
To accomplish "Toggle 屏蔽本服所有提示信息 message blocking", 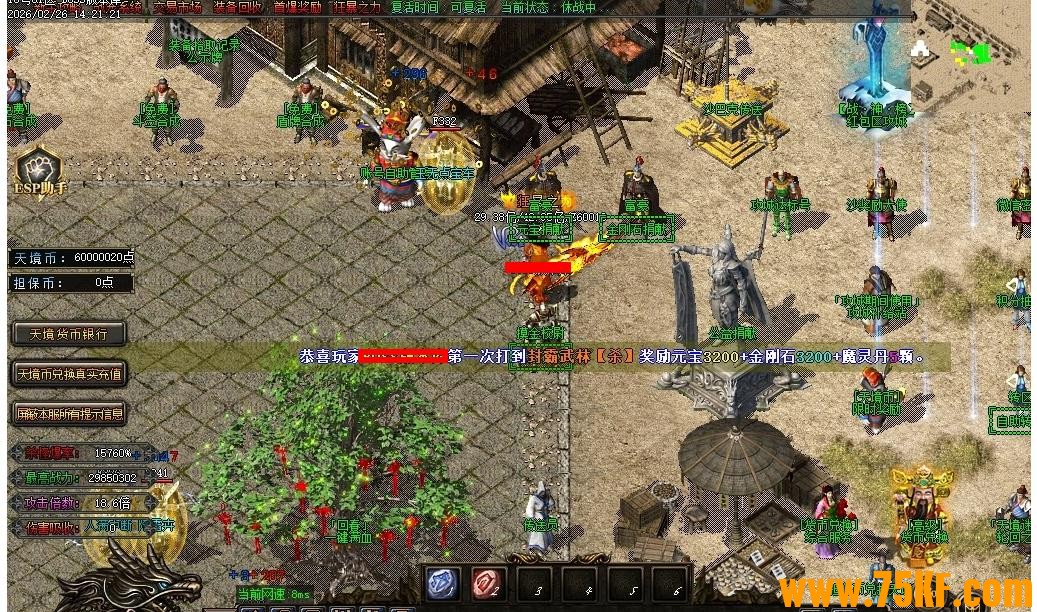I will click(x=69, y=413).
